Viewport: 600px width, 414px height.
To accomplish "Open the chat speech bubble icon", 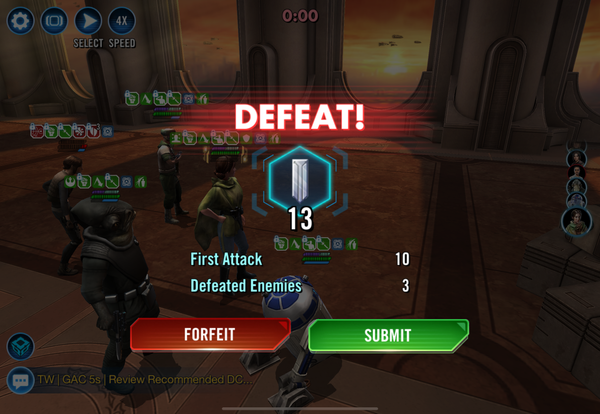I will click(21, 381).
